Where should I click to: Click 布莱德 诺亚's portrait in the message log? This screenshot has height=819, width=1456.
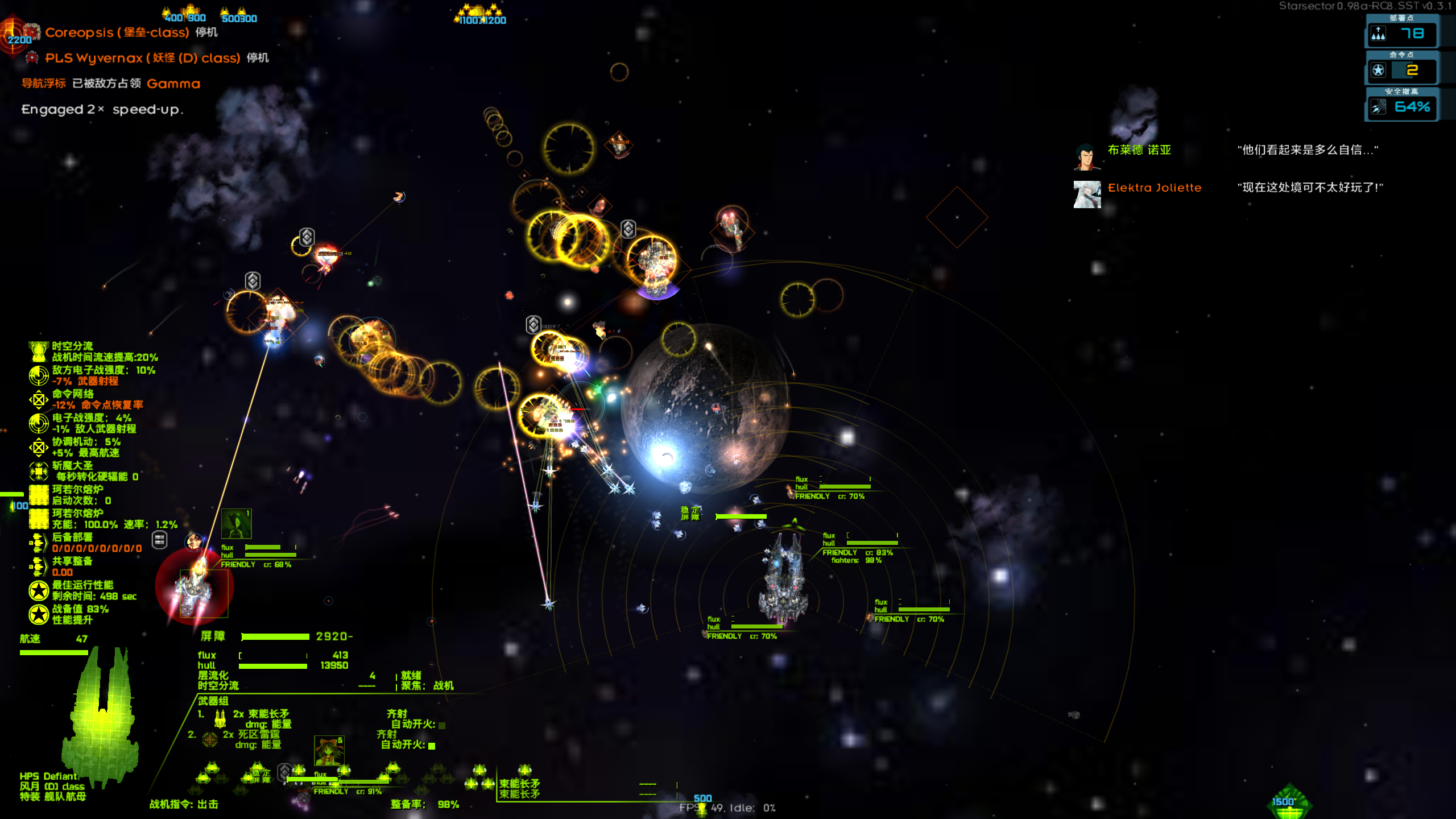pos(1086,157)
